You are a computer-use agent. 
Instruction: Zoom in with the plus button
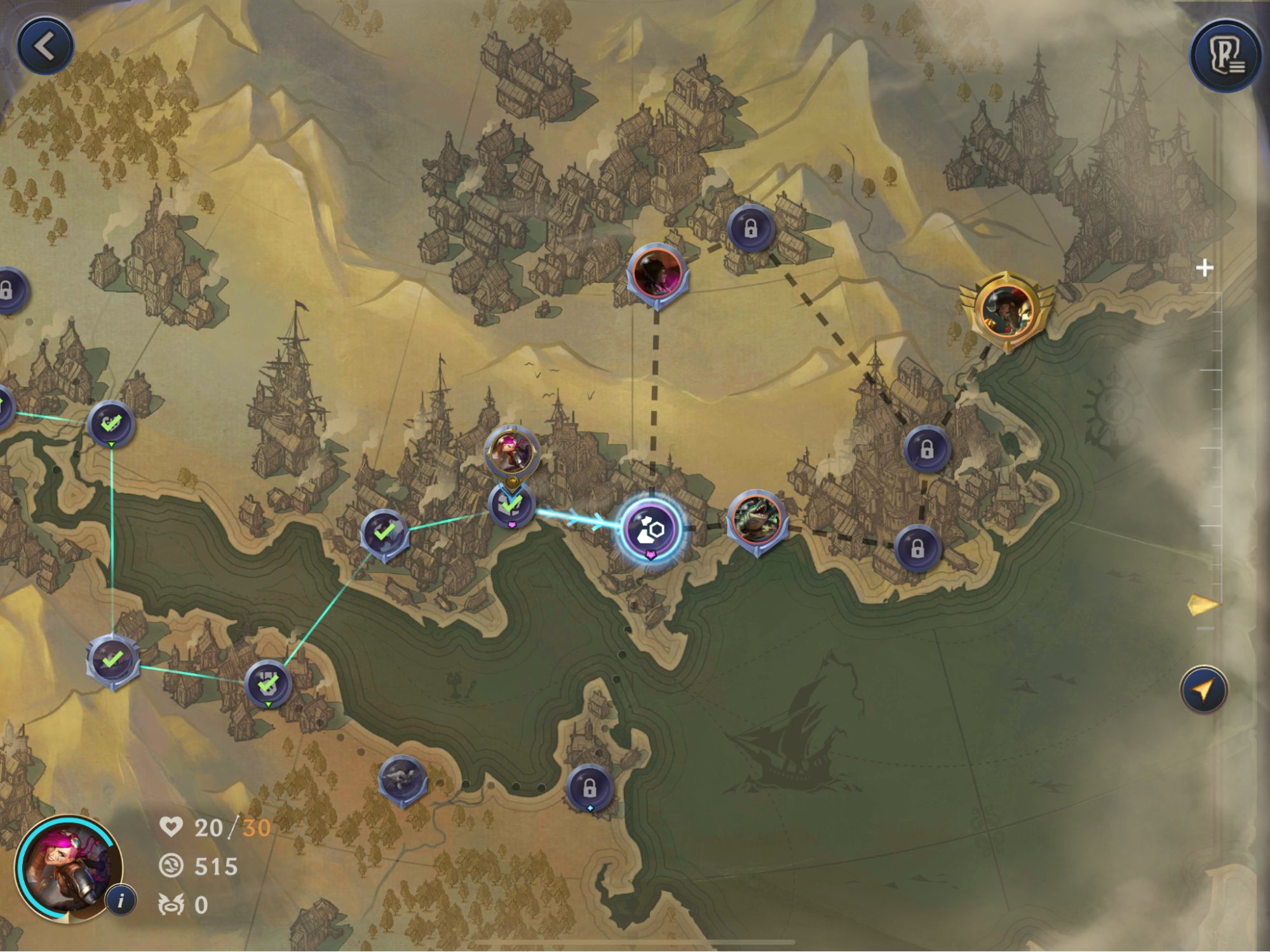pyautogui.click(x=1204, y=268)
